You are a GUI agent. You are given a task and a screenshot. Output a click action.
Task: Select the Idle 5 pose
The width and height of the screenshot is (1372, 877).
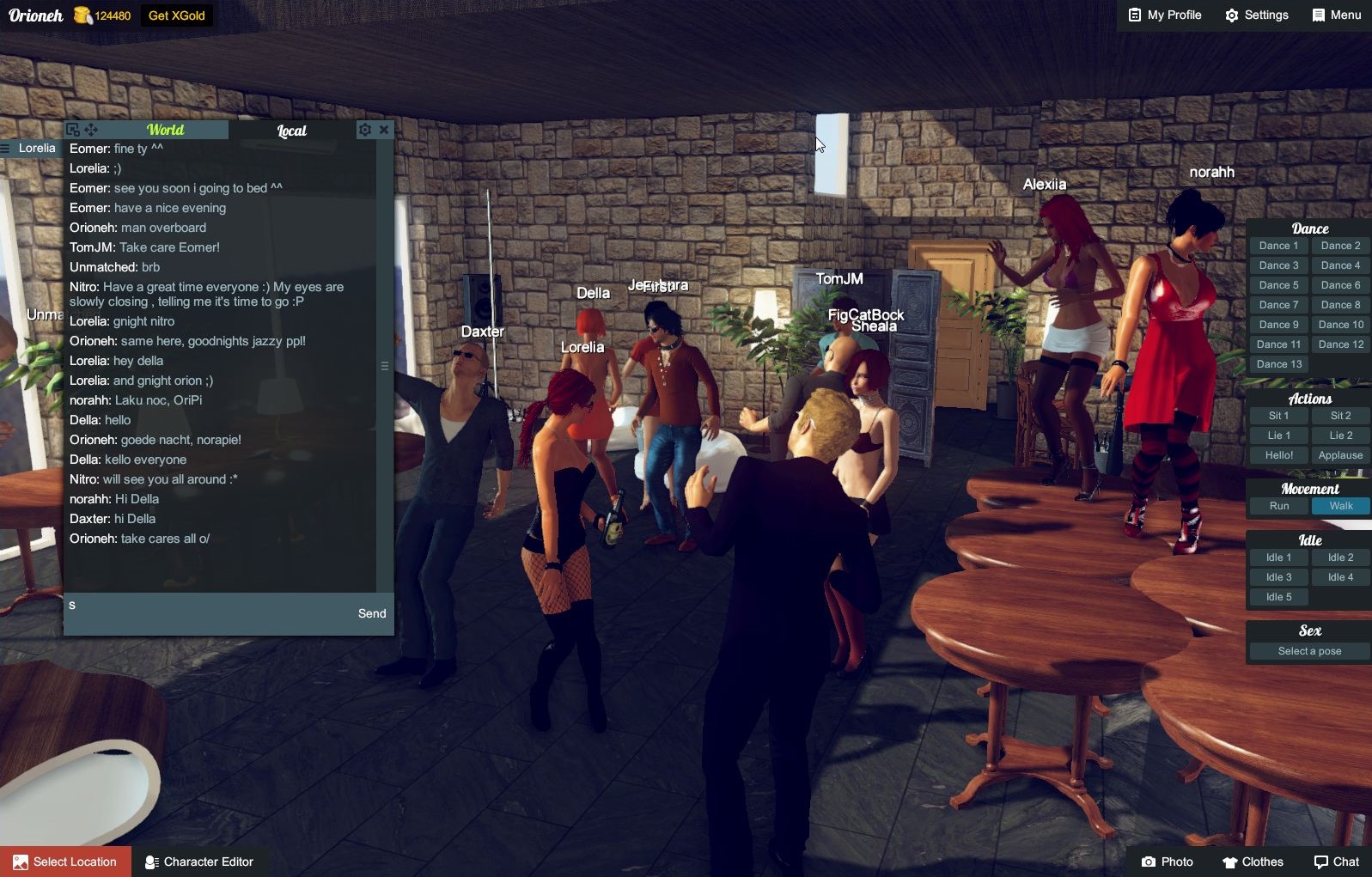[x=1278, y=597]
